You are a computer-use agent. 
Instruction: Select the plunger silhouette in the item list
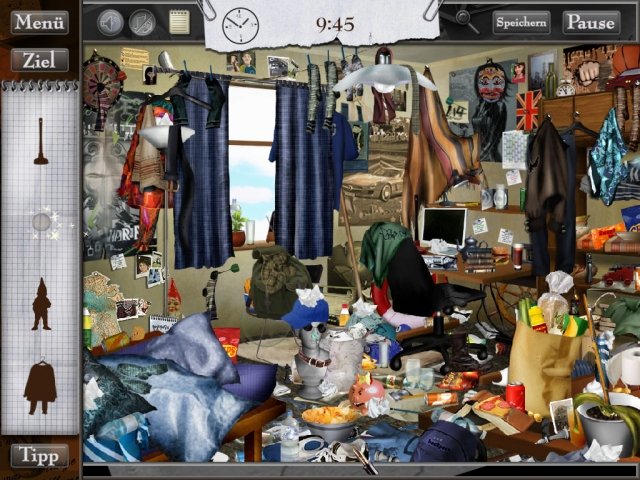(x=41, y=141)
